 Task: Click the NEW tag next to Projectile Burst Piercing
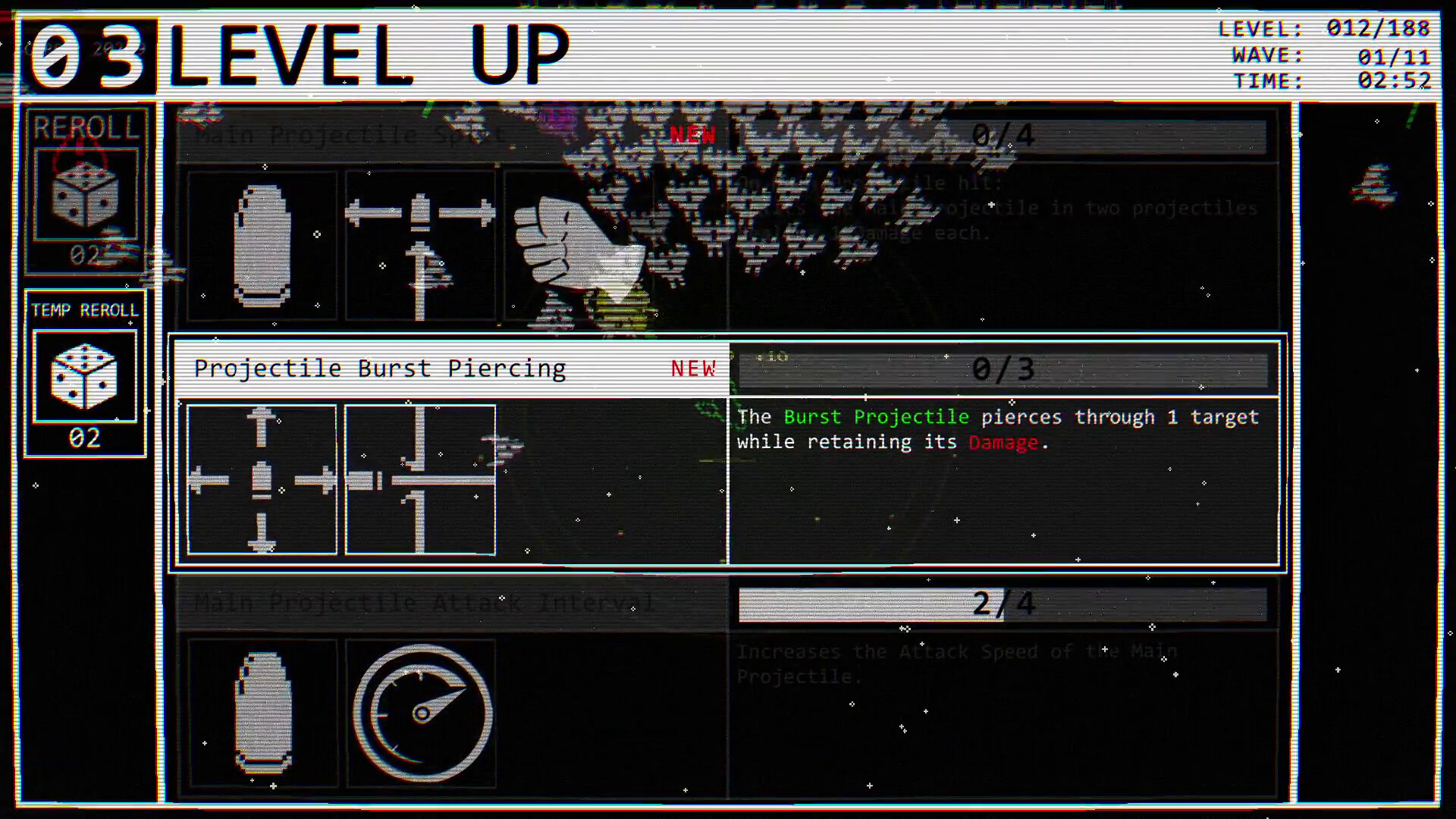693,368
